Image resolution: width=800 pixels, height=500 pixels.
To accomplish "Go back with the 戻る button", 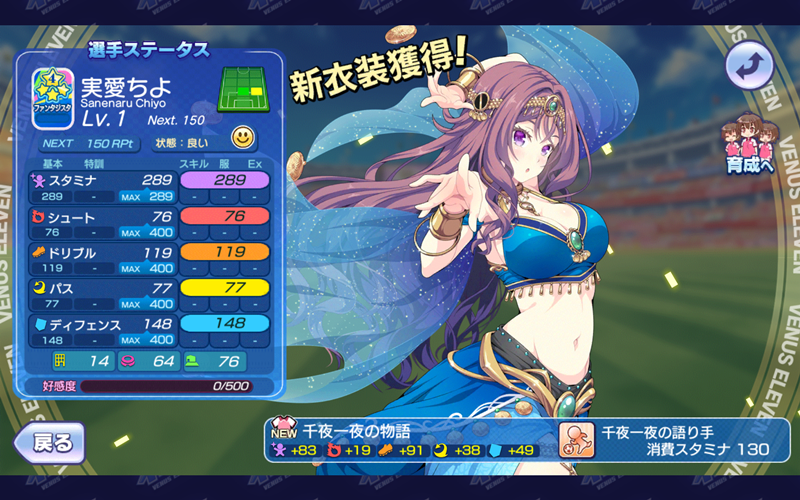I will point(50,441).
